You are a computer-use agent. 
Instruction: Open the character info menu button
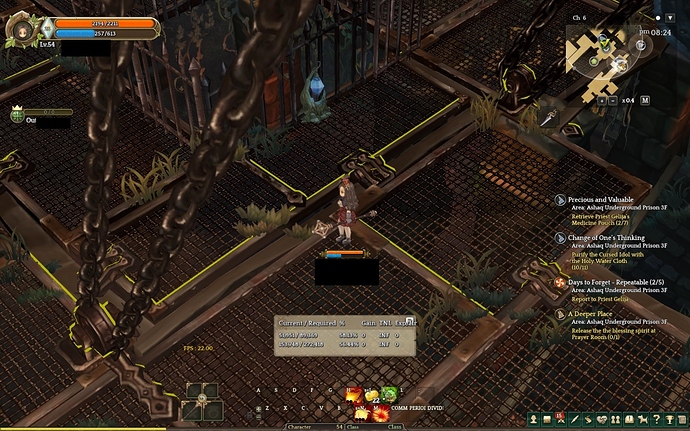pos(533,418)
